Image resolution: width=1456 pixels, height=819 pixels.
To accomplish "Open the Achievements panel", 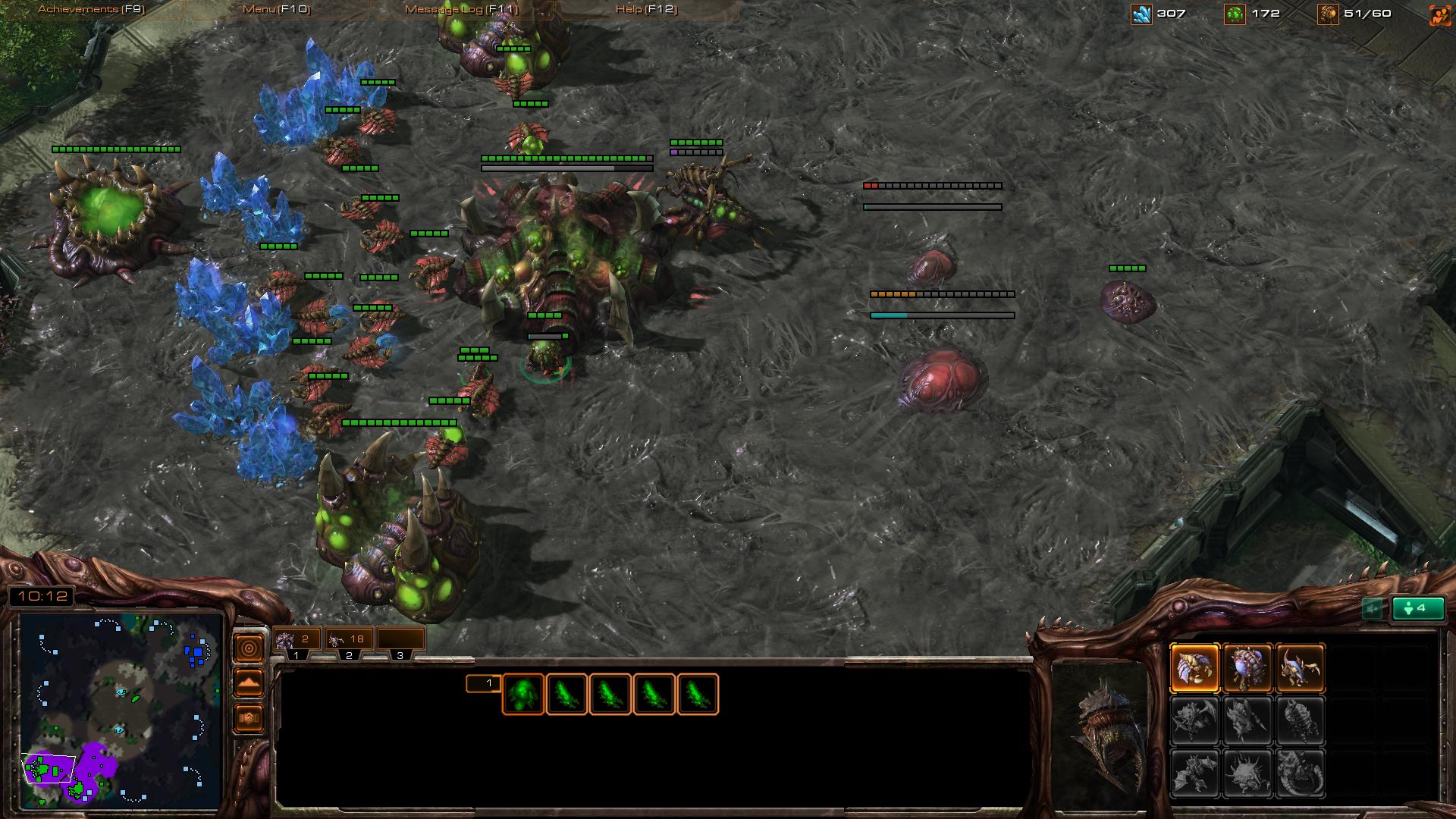I will tap(91, 9).
